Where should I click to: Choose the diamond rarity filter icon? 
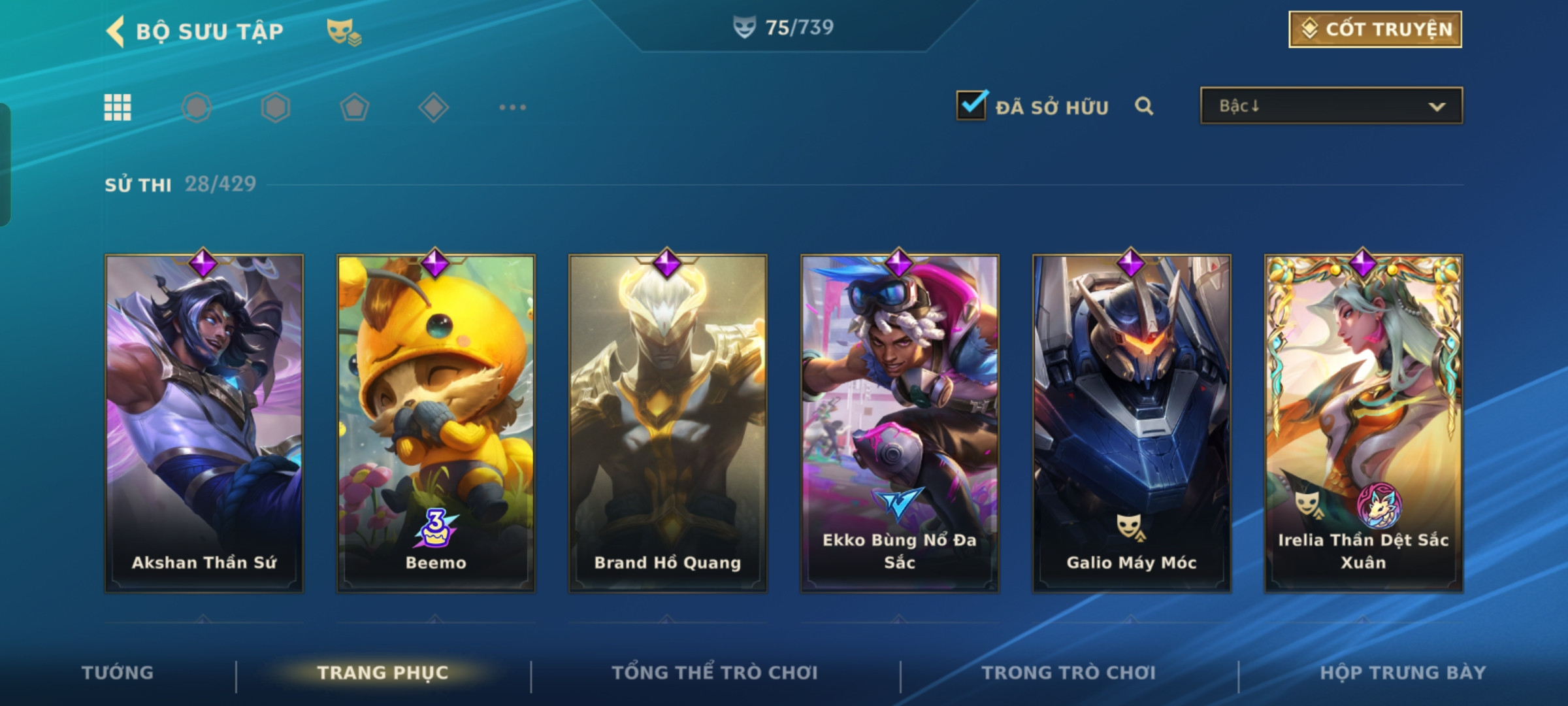coord(433,107)
